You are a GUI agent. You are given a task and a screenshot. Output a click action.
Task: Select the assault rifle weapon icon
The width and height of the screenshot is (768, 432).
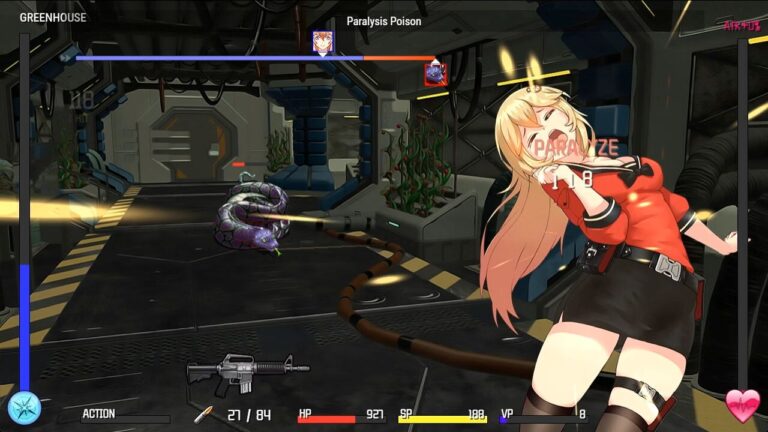coord(247,372)
